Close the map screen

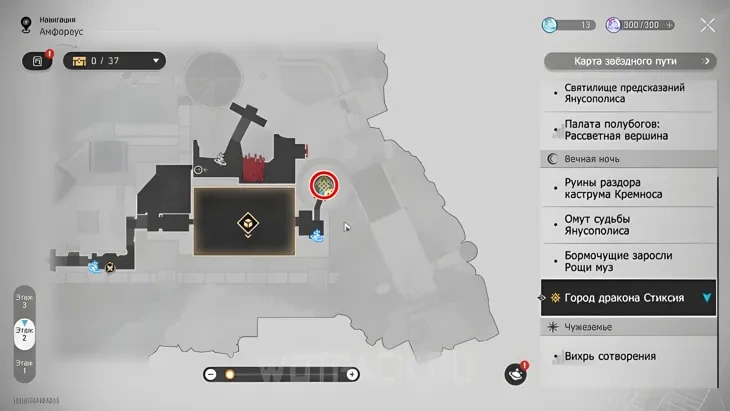[707, 25]
